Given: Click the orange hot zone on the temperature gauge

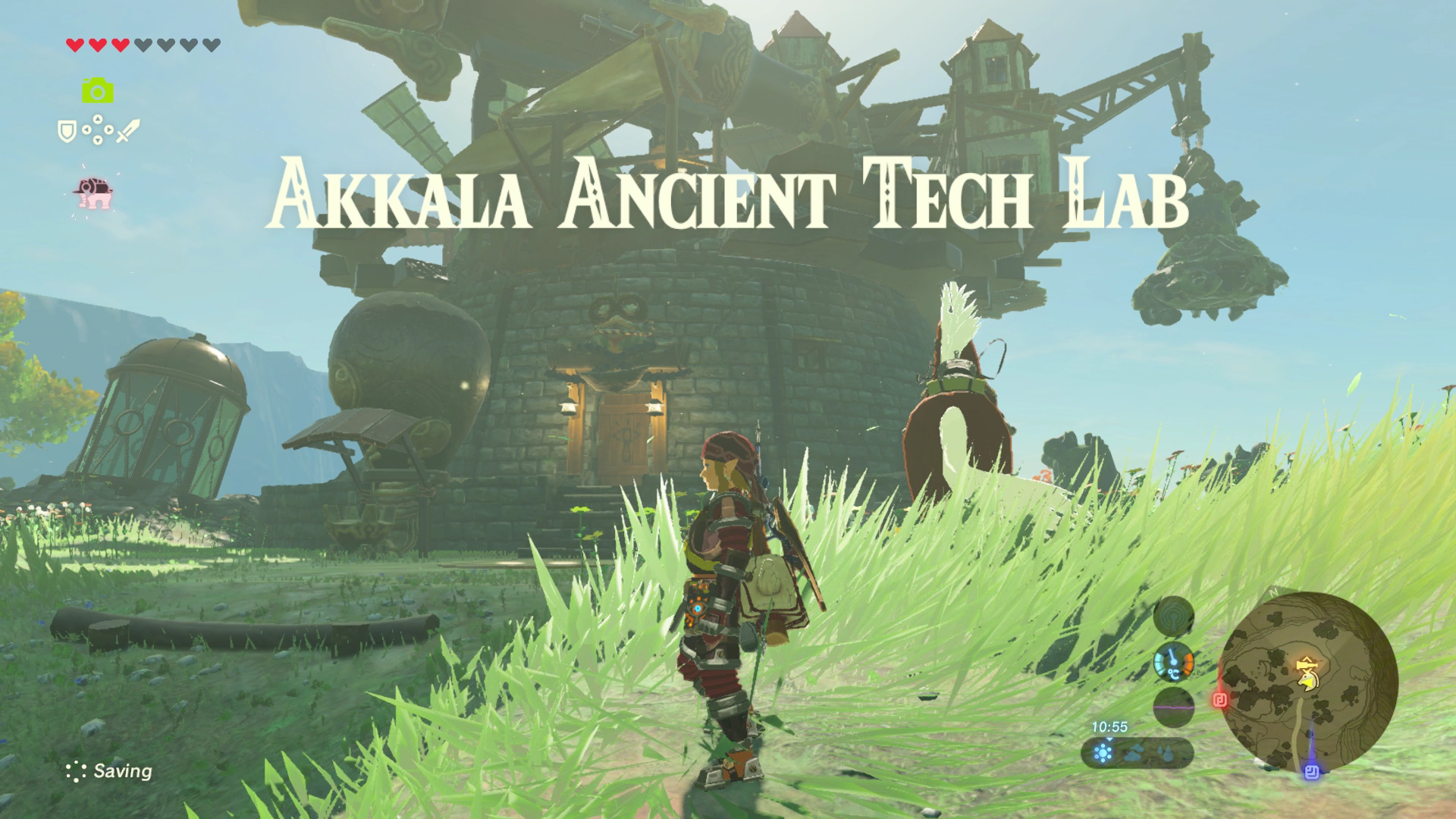Looking at the screenshot, I should click(1187, 663).
